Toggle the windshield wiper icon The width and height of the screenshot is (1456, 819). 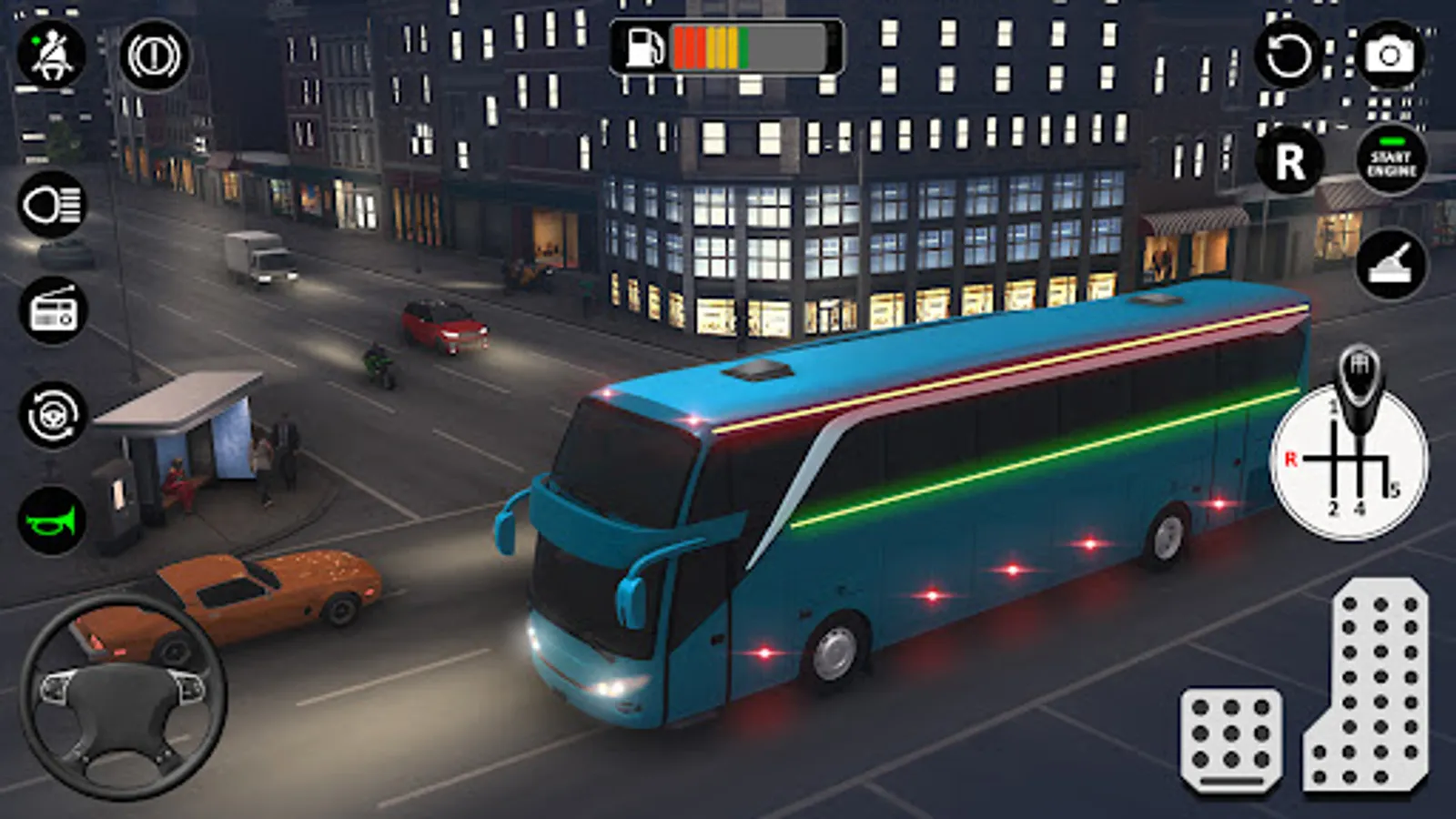click(1391, 266)
